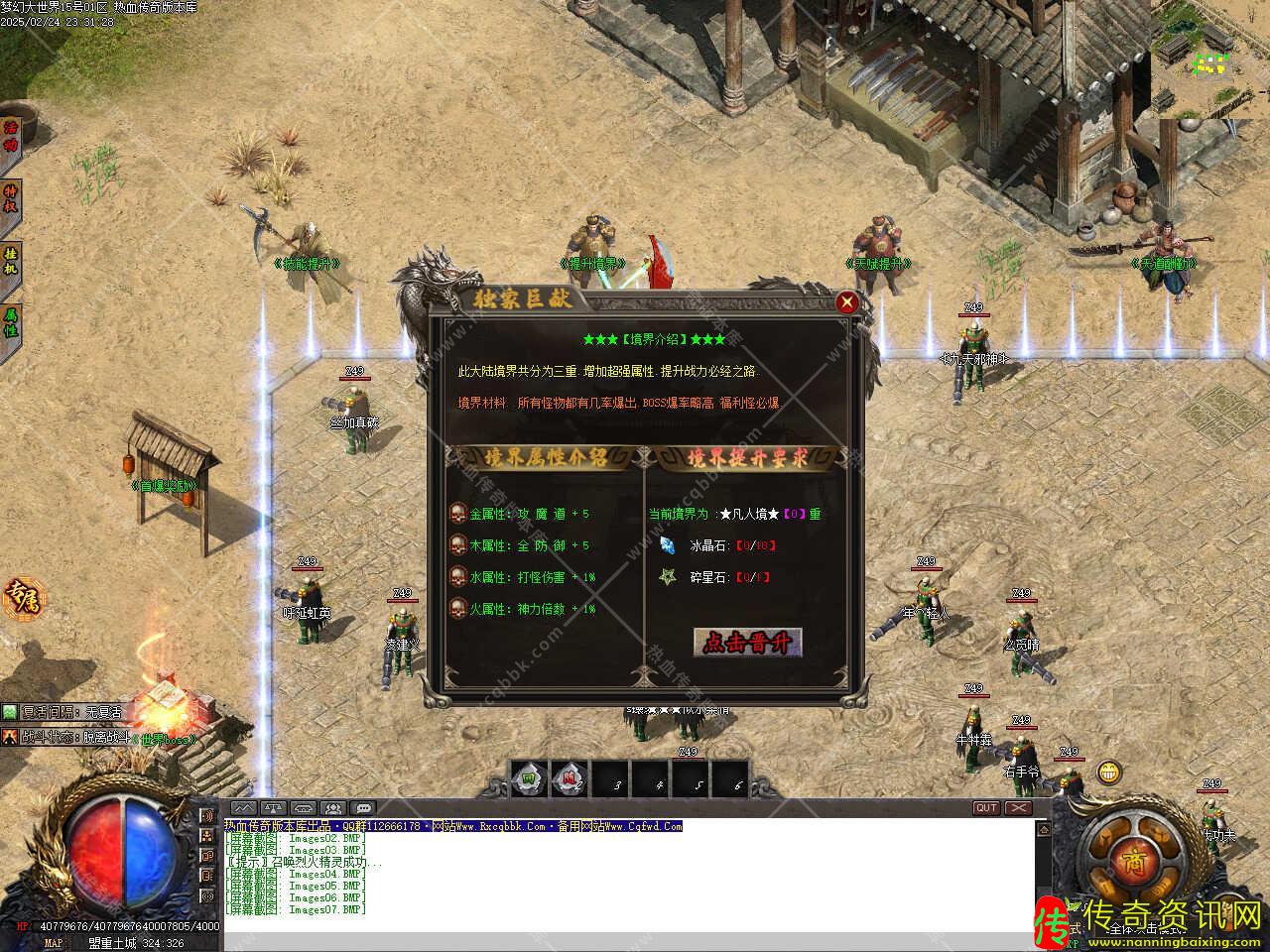1270x952 pixels.
Task: Open the 挂机 auto-play side tab
Action: (11, 261)
